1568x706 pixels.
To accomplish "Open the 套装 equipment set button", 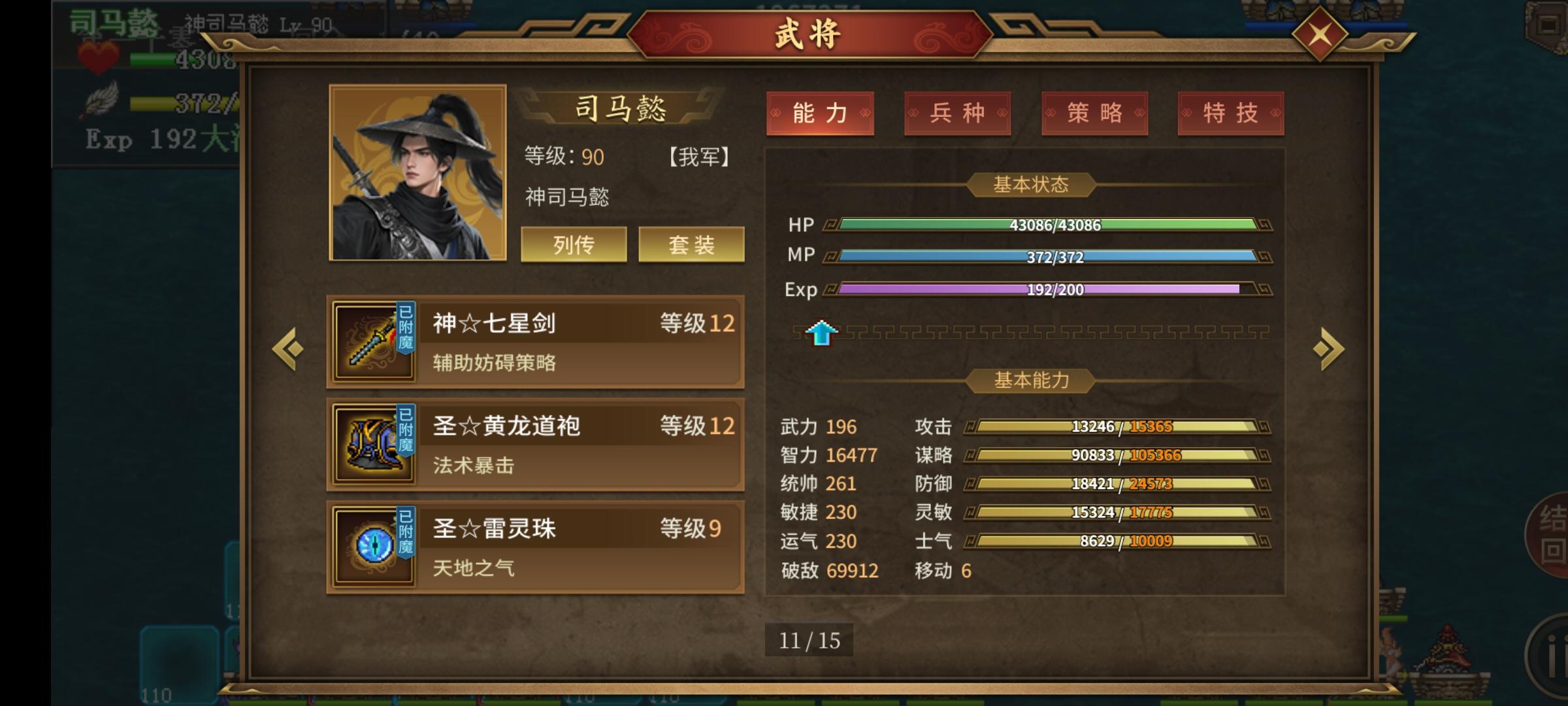I will tap(691, 244).
